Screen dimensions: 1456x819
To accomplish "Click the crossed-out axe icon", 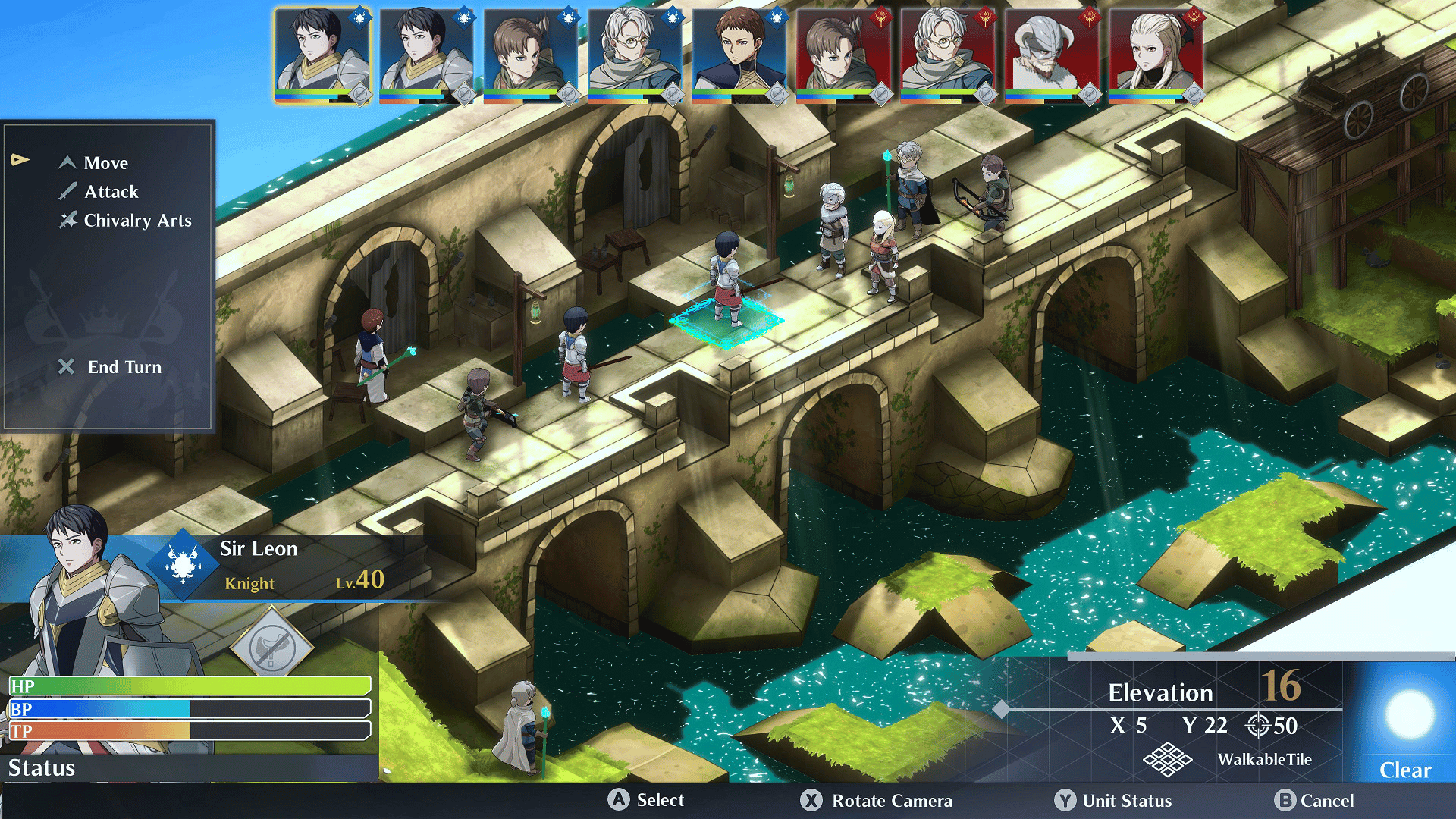I will tap(271, 647).
